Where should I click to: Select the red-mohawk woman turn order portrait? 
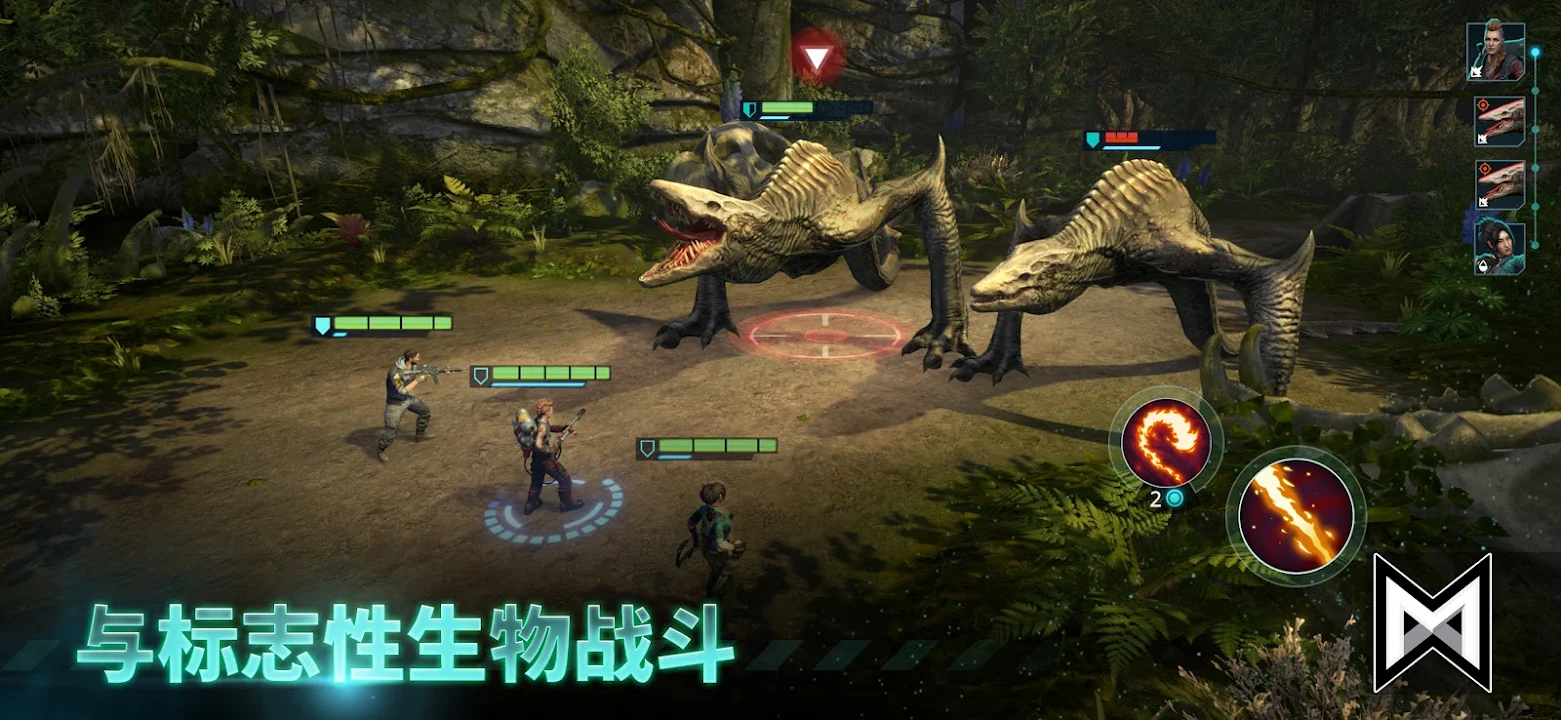point(1495,51)
